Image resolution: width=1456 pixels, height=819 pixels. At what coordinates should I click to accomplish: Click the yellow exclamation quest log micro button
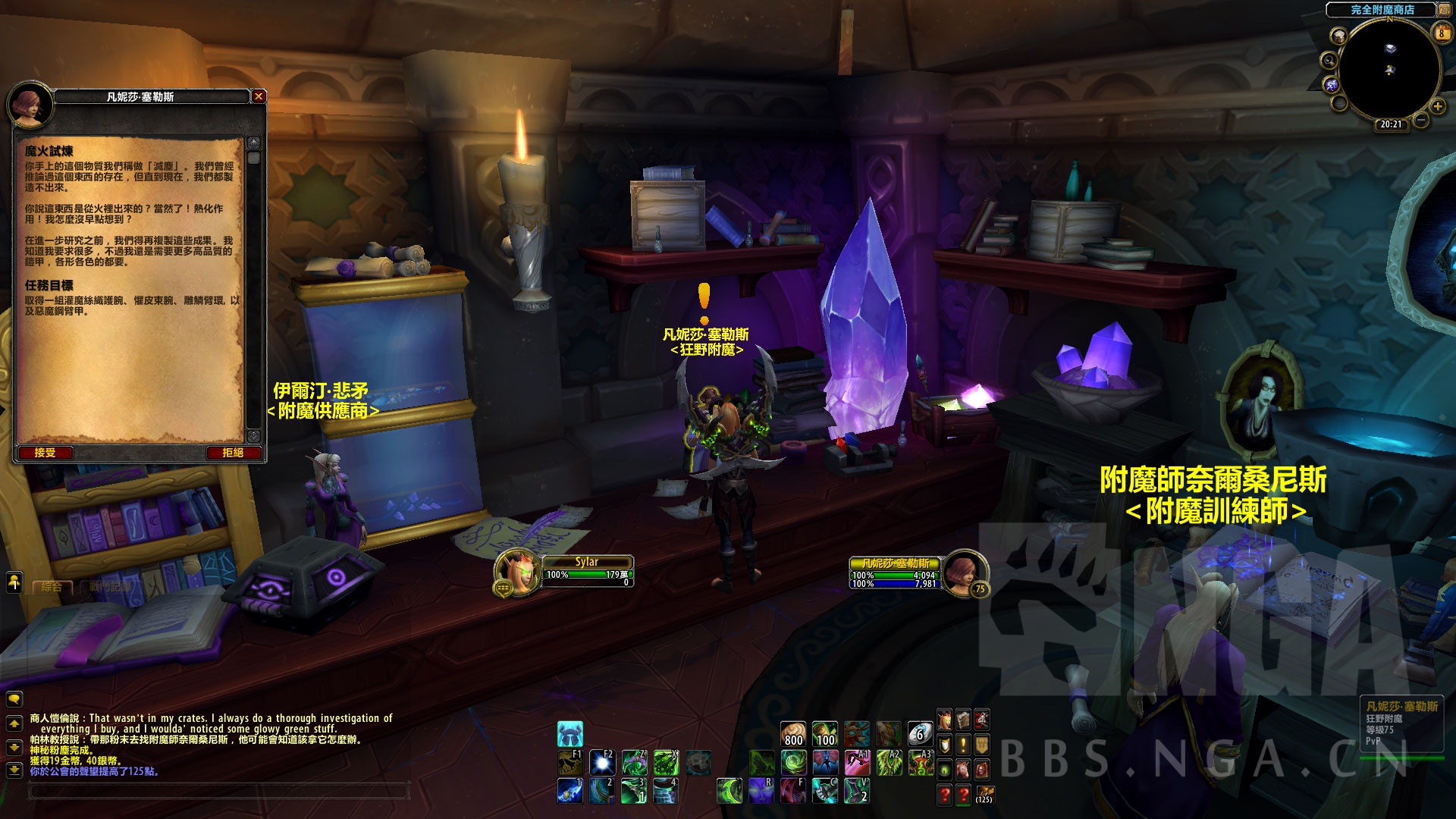coord(963,745)
